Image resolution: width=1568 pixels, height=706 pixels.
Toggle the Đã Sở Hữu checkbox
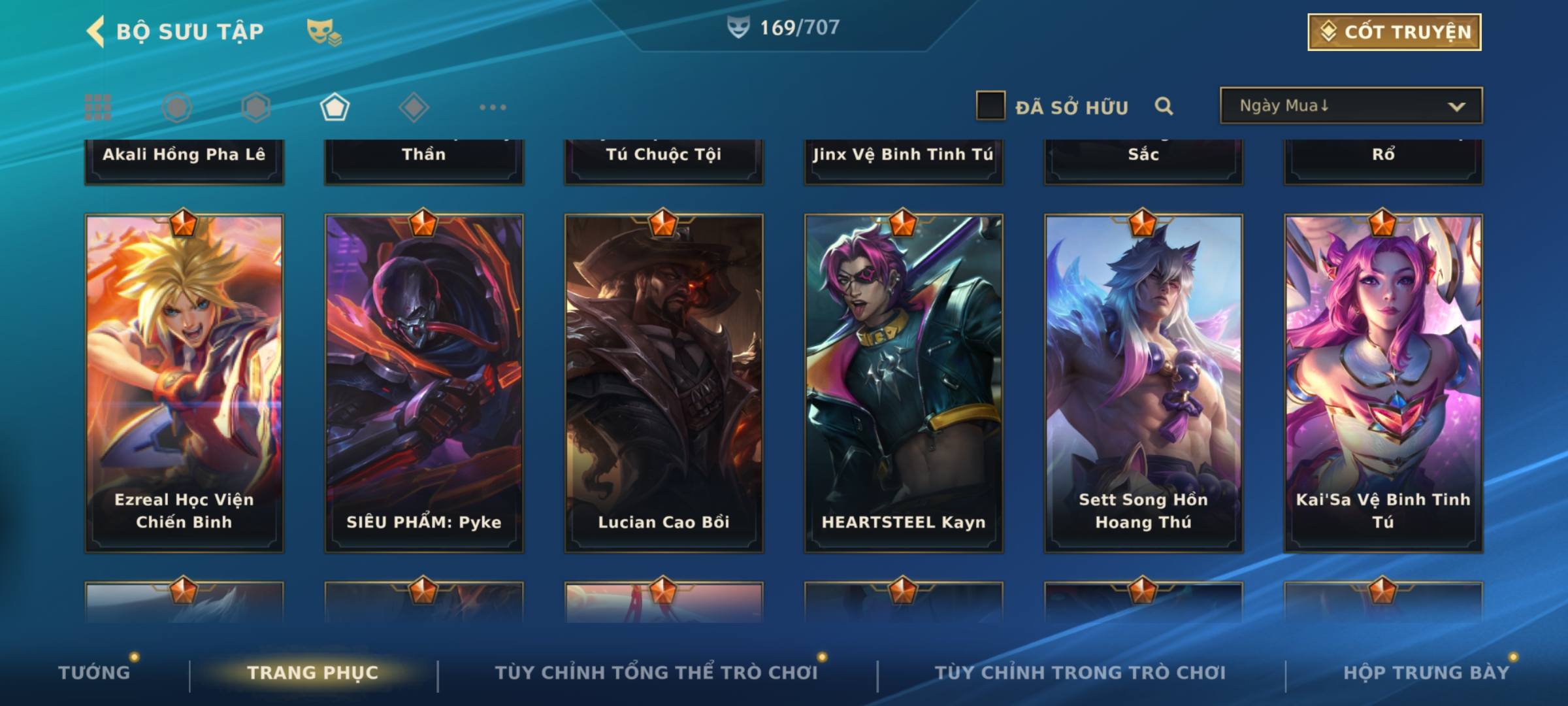point(990,106)
